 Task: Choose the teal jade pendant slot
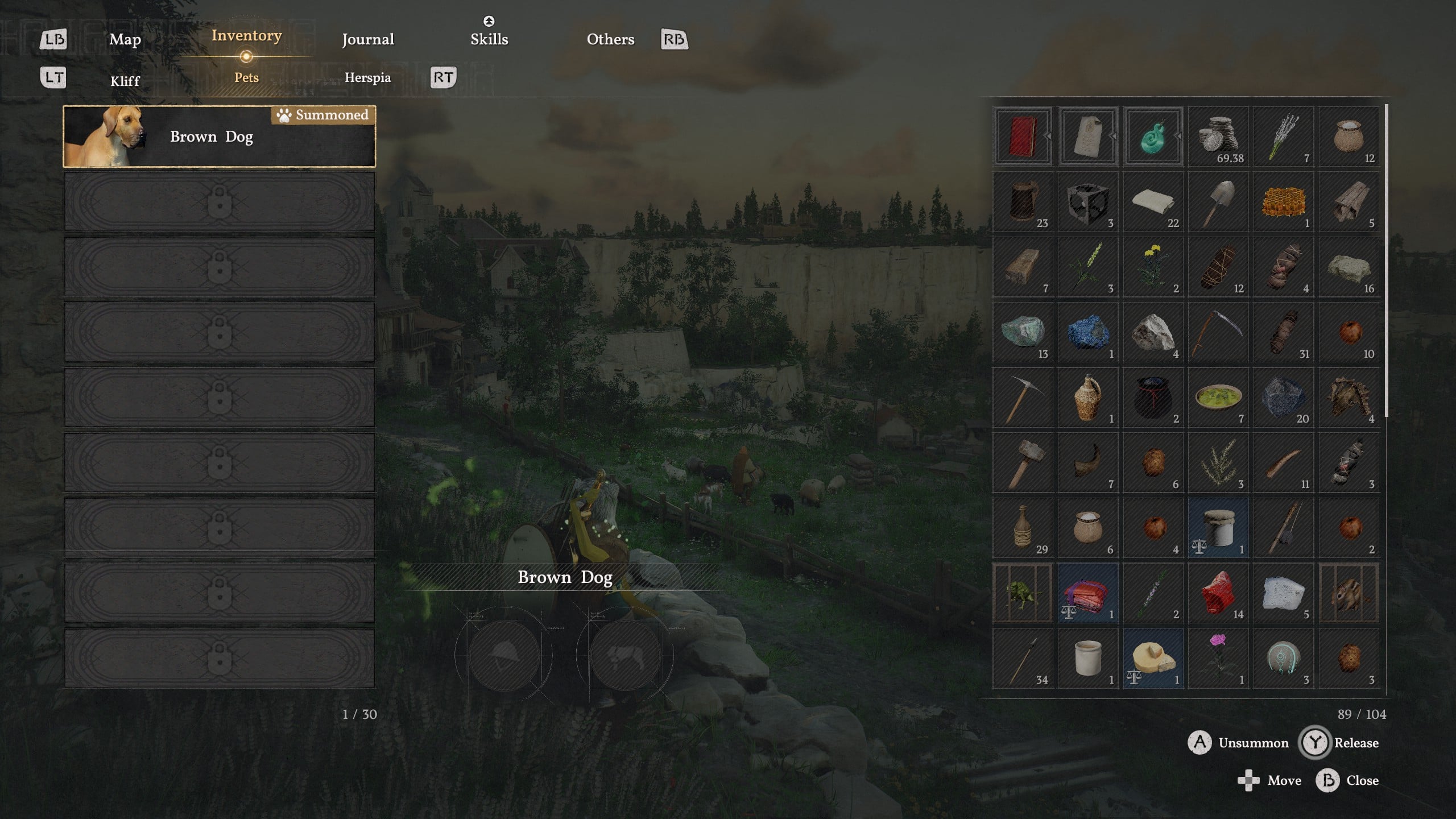(x=1153, y=136)
